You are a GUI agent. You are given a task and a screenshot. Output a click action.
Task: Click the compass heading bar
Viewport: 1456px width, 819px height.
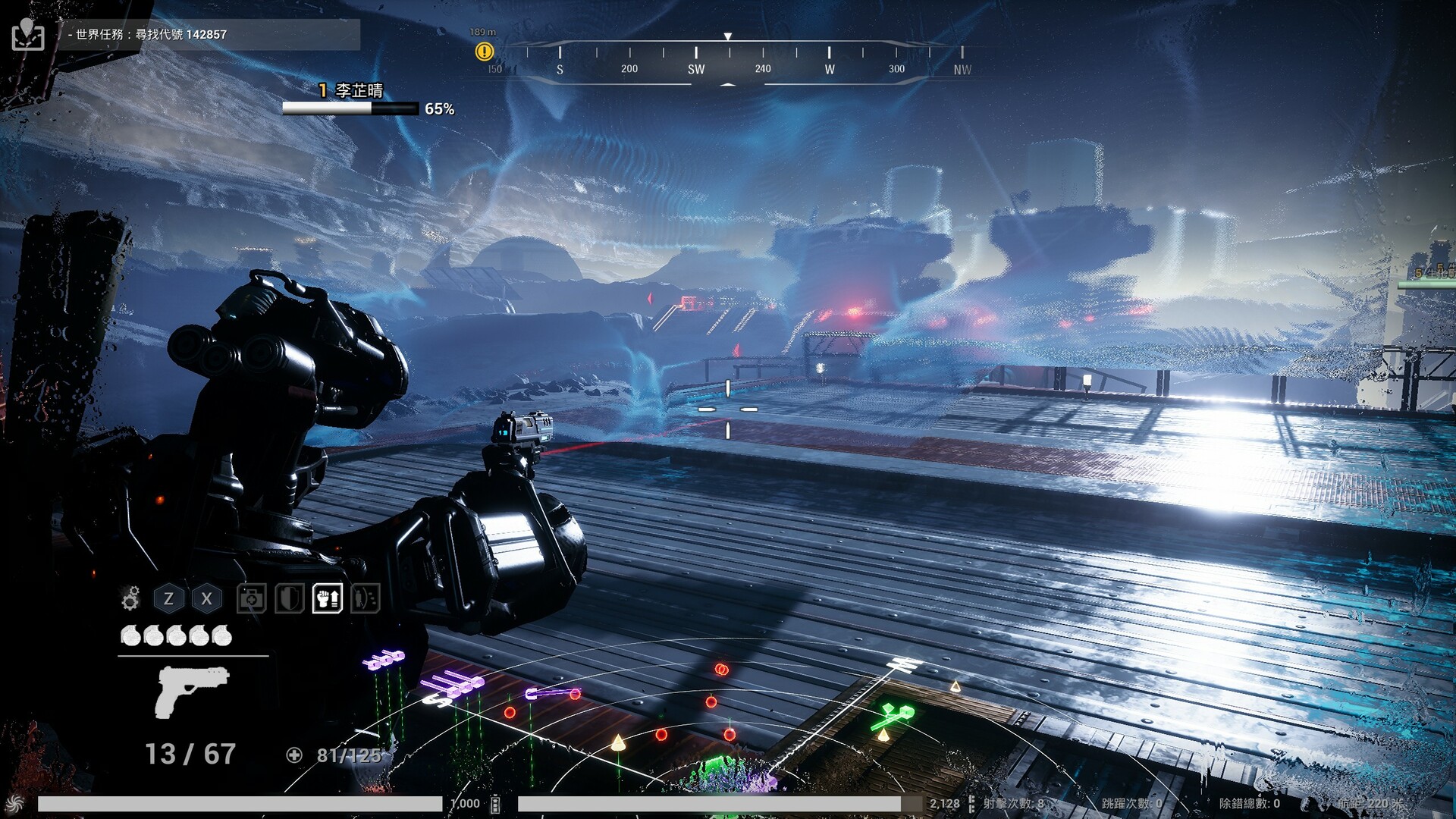(728, 62)
